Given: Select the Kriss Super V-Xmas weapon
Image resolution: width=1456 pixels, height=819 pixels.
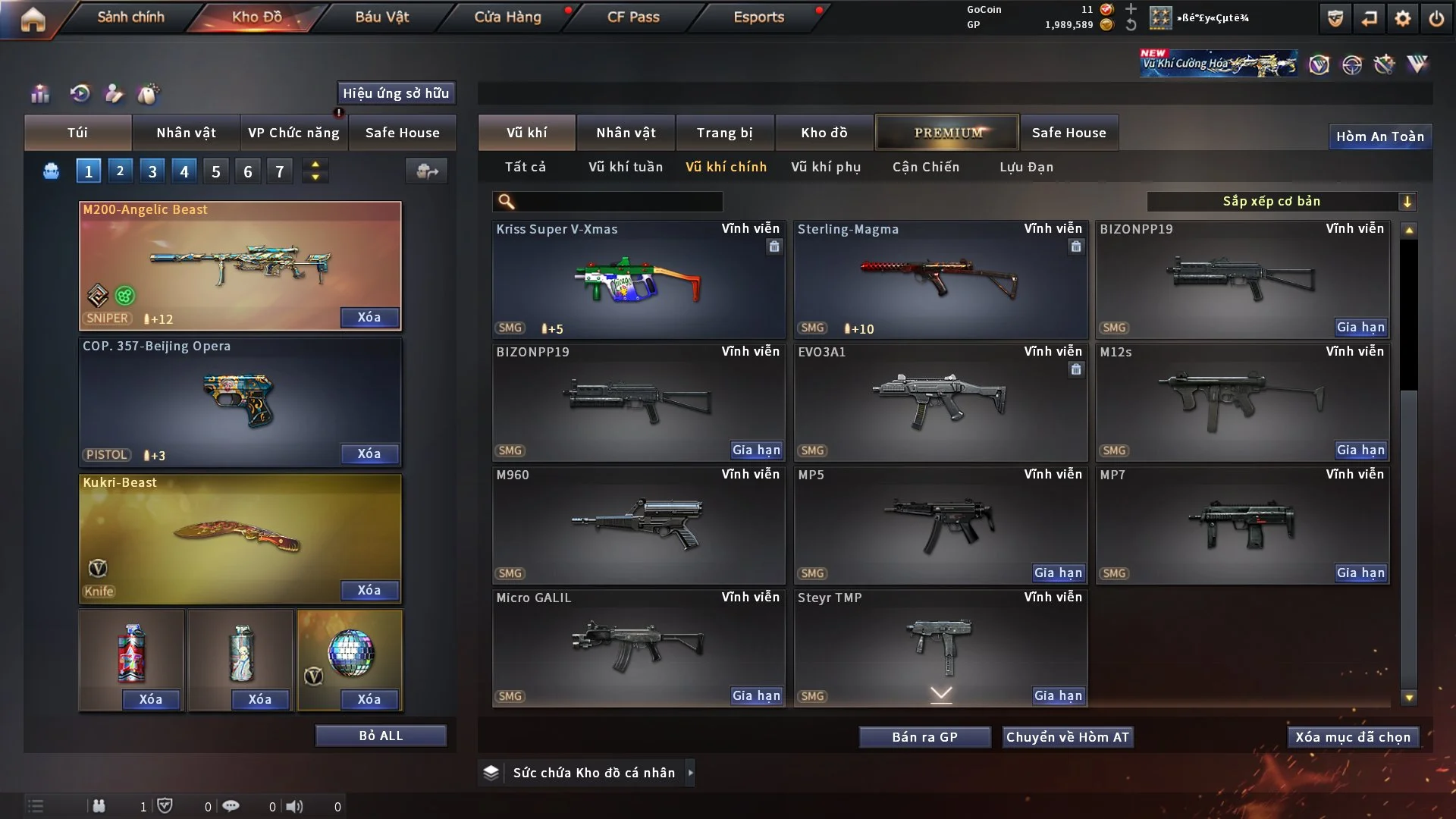Looking at the screenshot, I should (x=638, y=279).
